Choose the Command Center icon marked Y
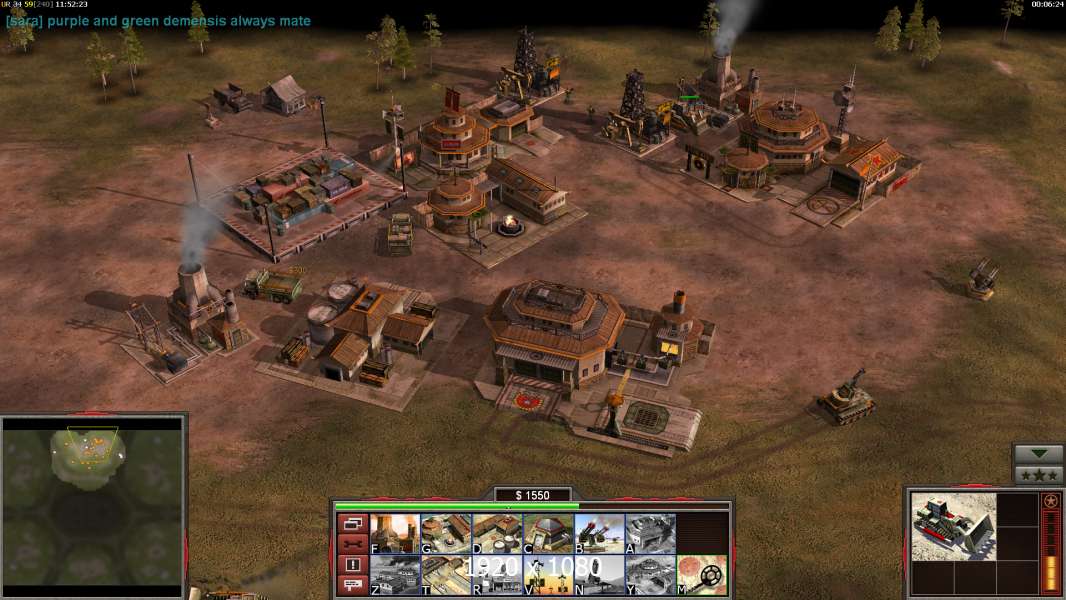The image size is (1066, 600). click(x=650, y=574)
